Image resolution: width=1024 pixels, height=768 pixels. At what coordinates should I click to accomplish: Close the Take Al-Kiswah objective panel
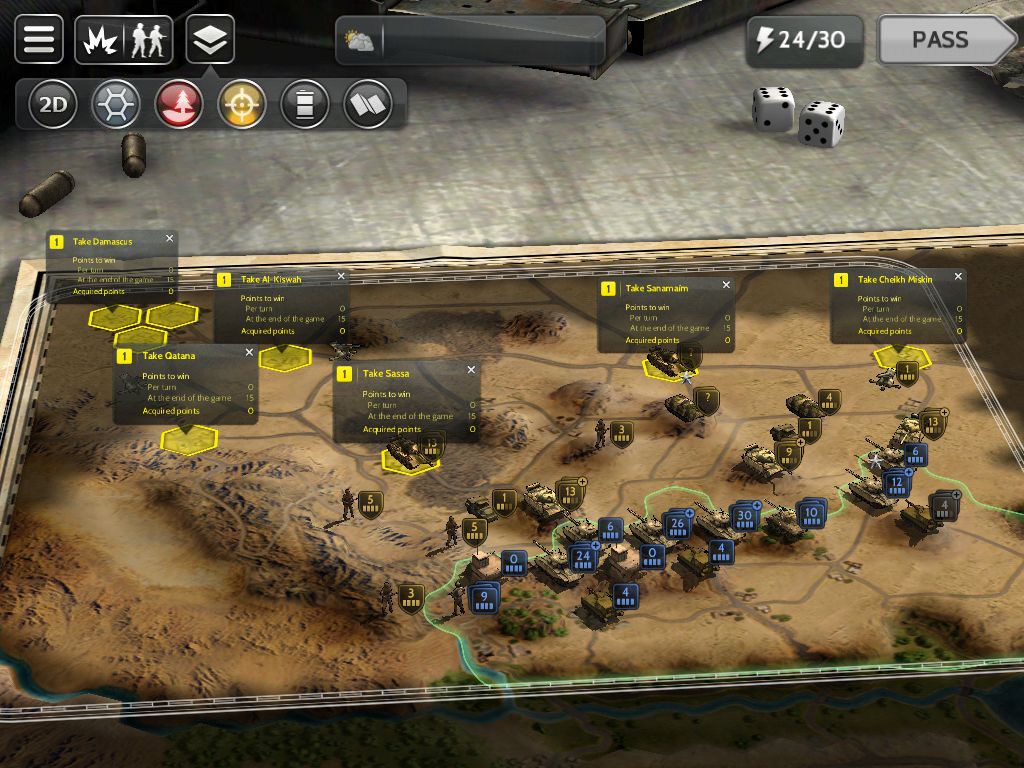click(x=341, y=277)
